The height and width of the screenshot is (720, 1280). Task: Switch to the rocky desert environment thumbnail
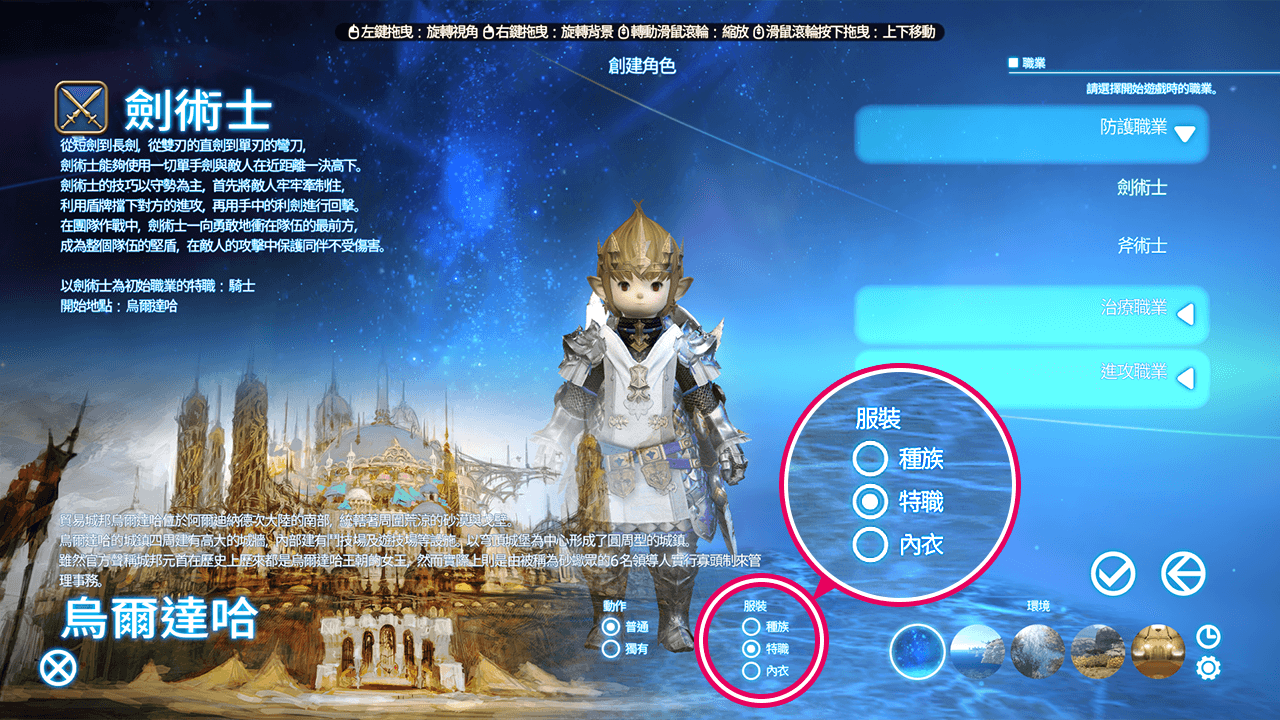(1097, 652)
